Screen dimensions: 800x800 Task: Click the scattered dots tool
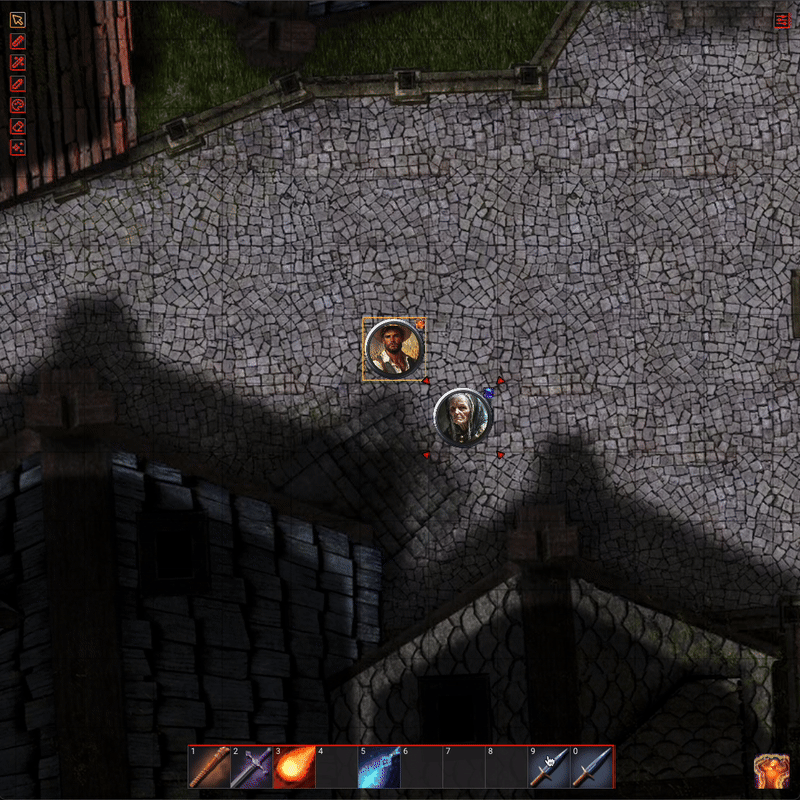[17, 147]
